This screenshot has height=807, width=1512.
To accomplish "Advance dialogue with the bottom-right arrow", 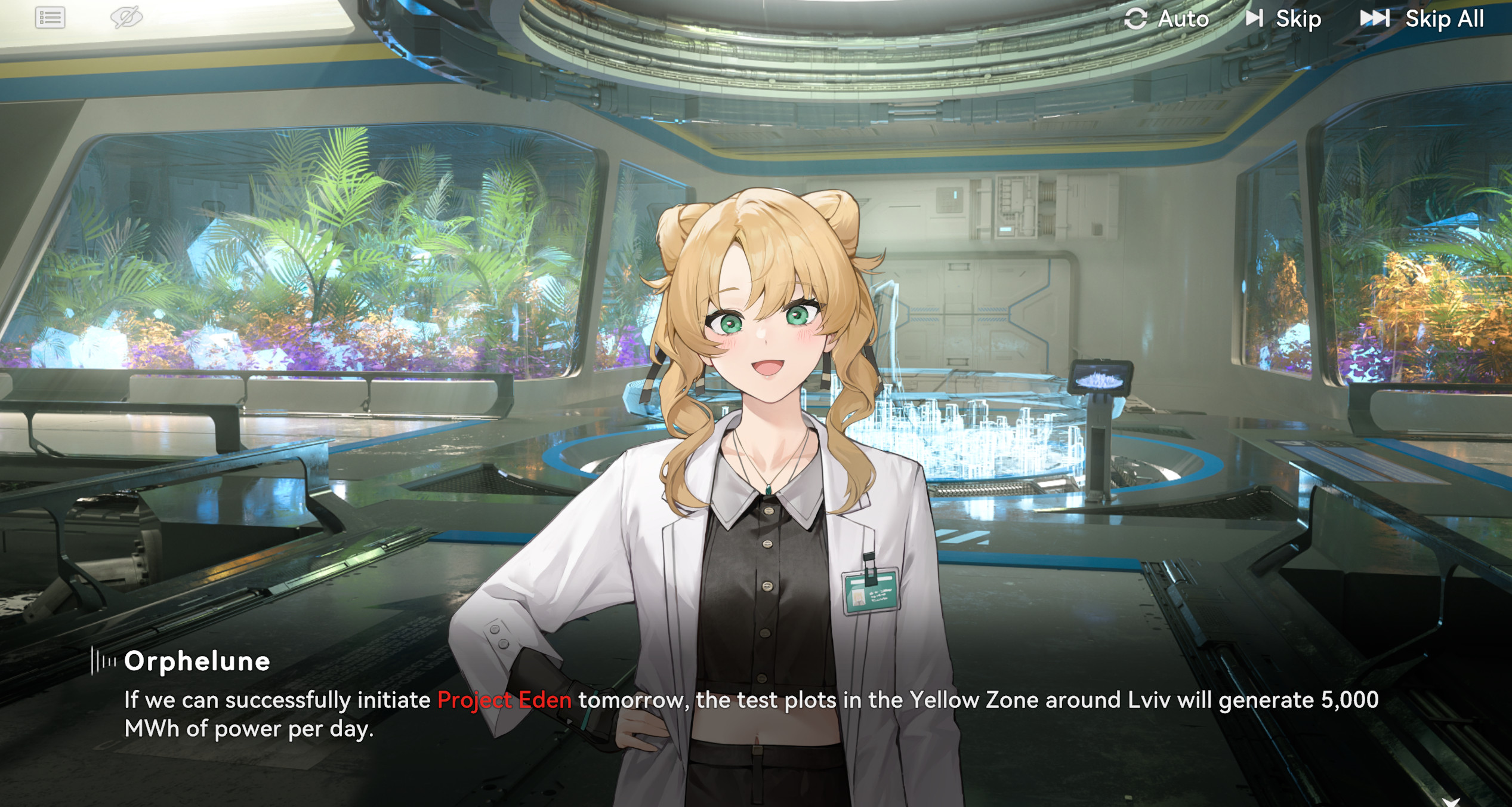I will click(x=1451, y=801).
